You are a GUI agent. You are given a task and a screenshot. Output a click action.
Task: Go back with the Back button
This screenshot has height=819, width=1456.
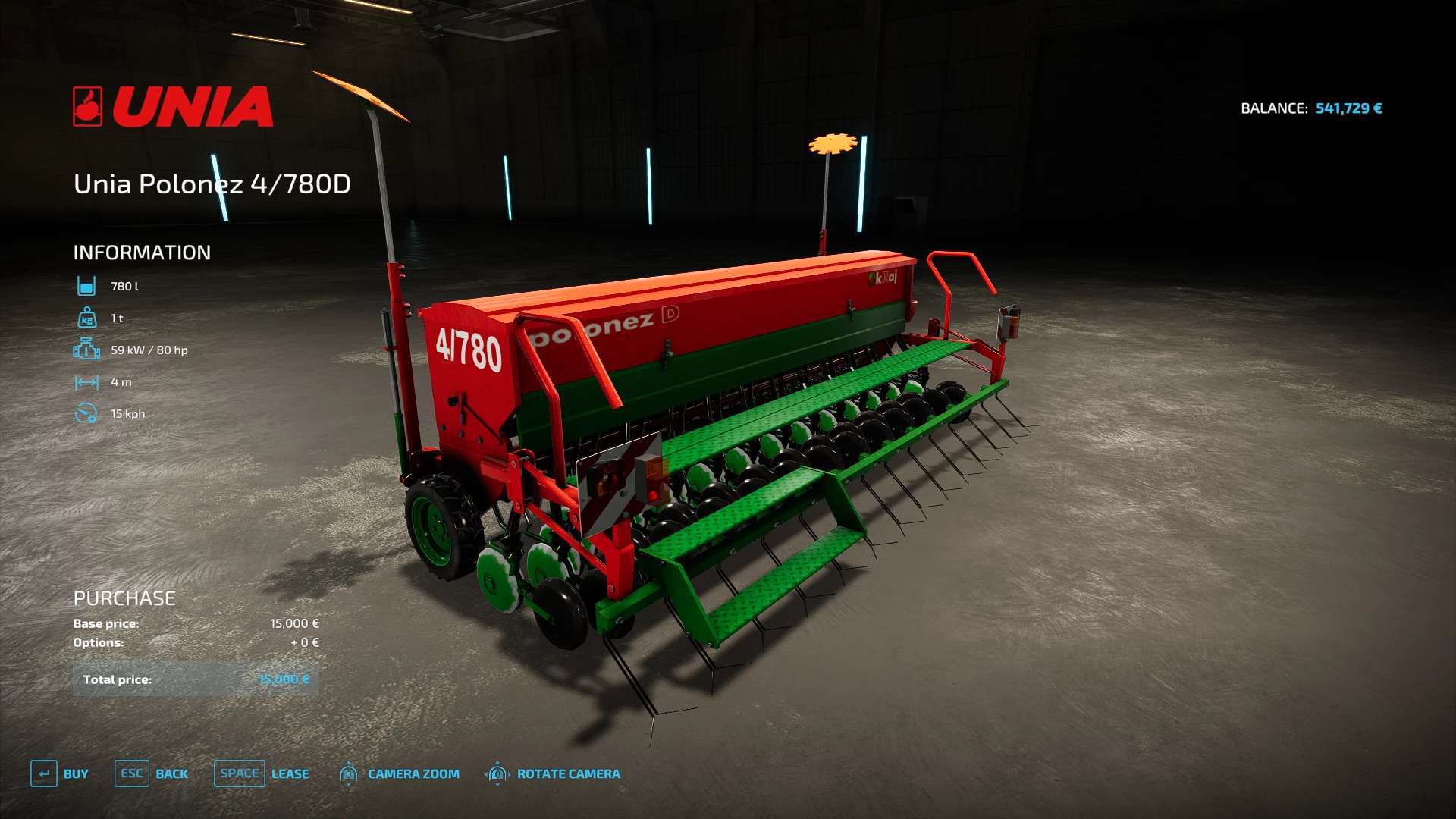click(x=152, y=773)
